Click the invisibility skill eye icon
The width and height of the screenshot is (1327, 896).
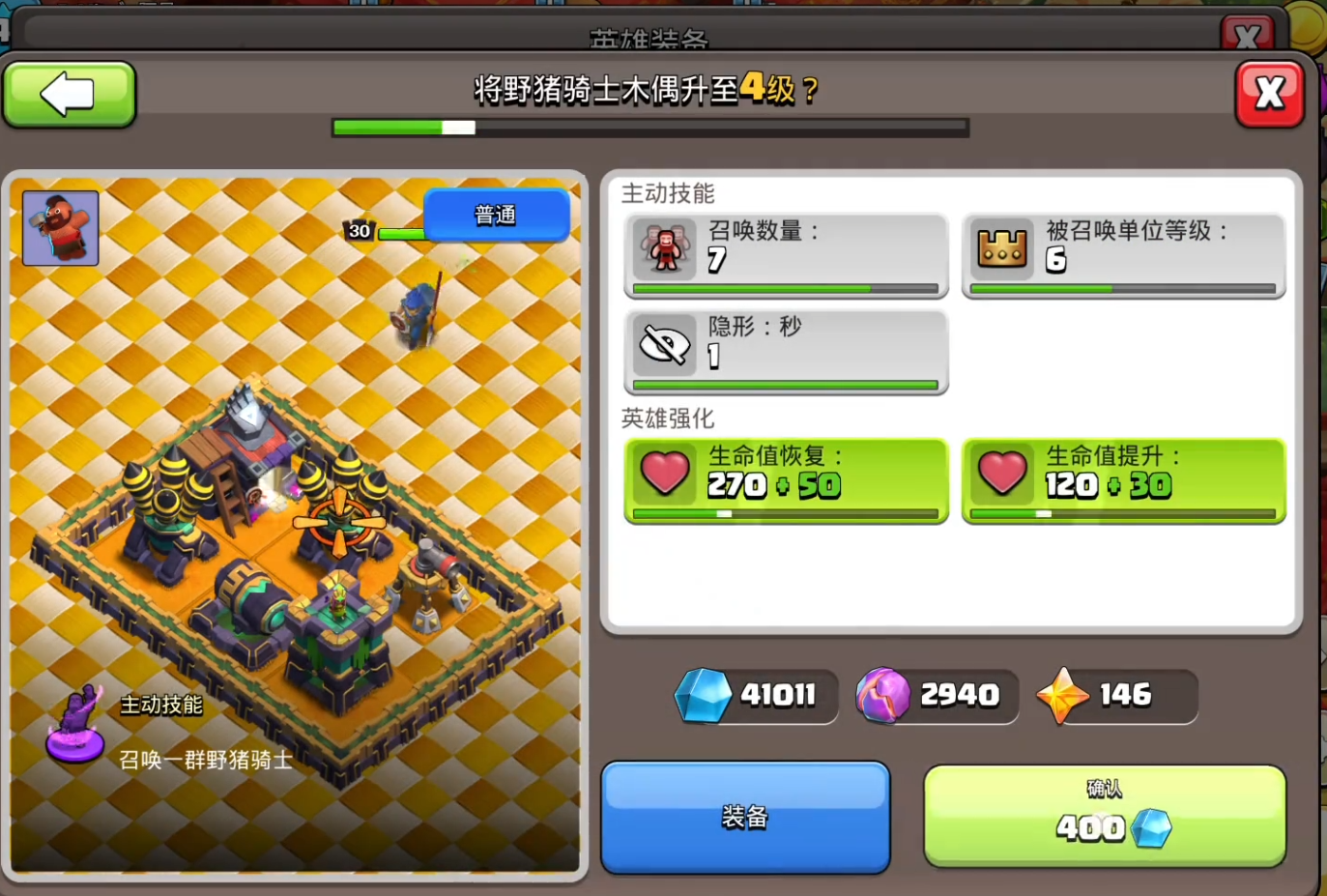(x=664, y=345)
